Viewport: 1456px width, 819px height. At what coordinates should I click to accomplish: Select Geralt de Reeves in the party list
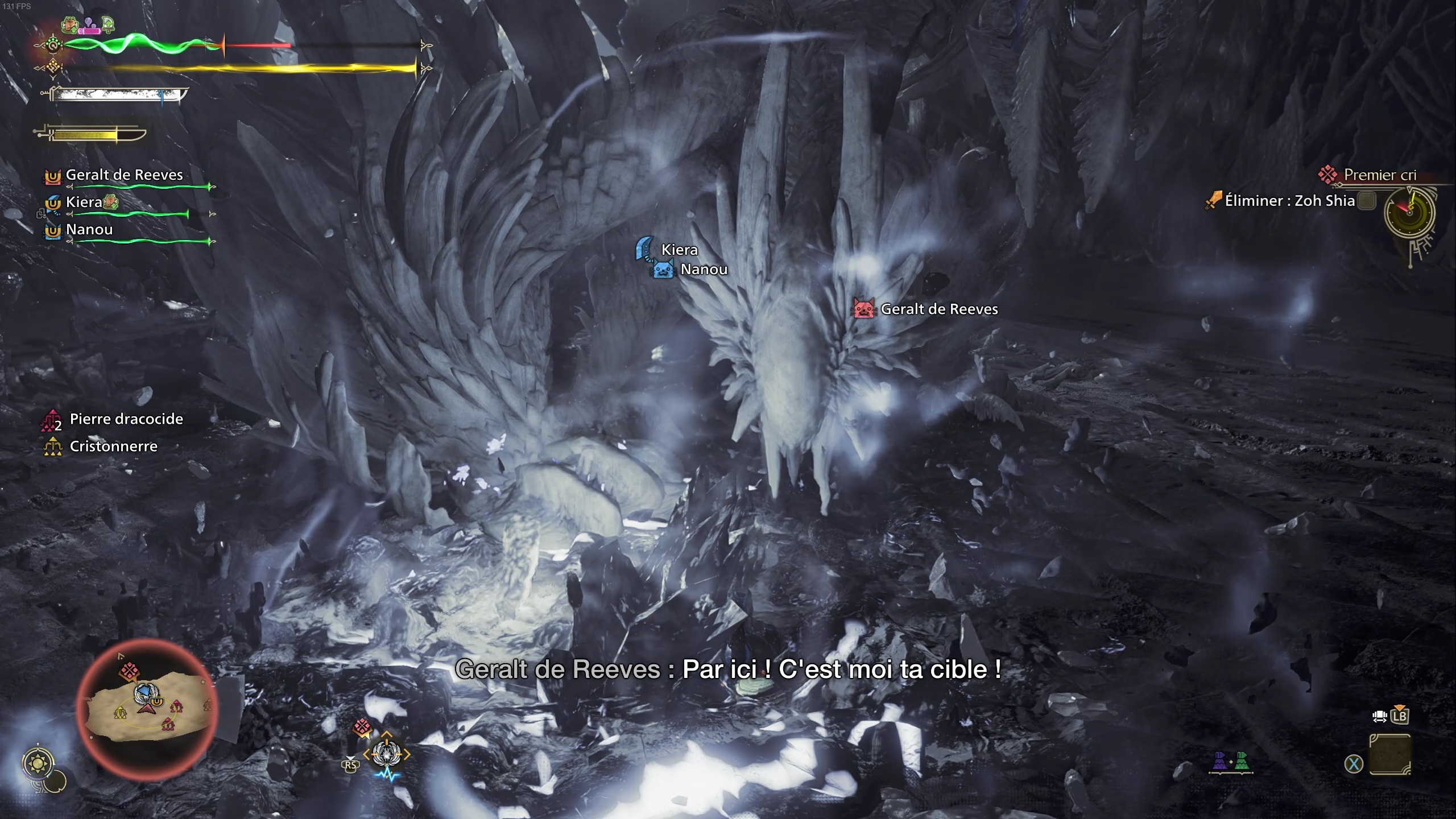click(x=124, y=175)
